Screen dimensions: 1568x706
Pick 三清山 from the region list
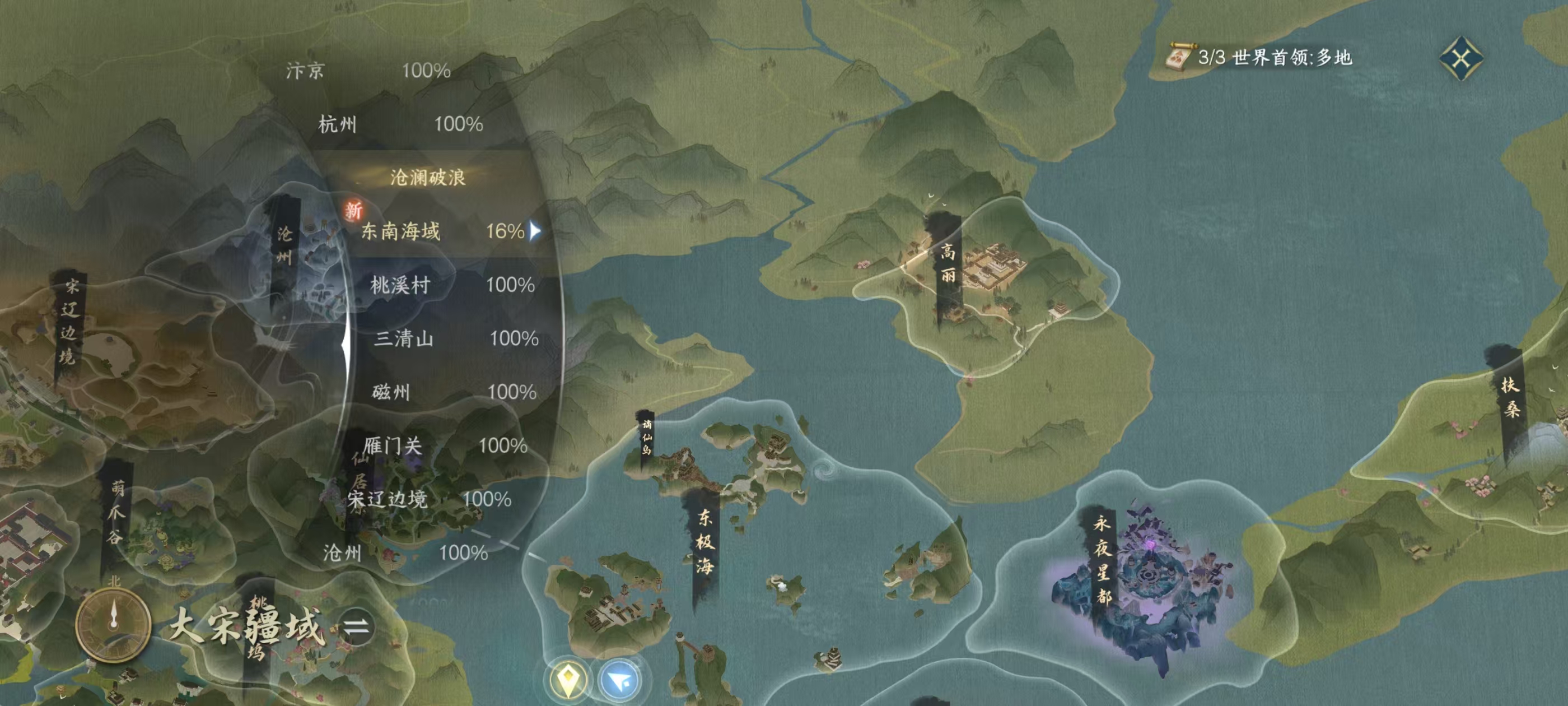tap(455, 338)
